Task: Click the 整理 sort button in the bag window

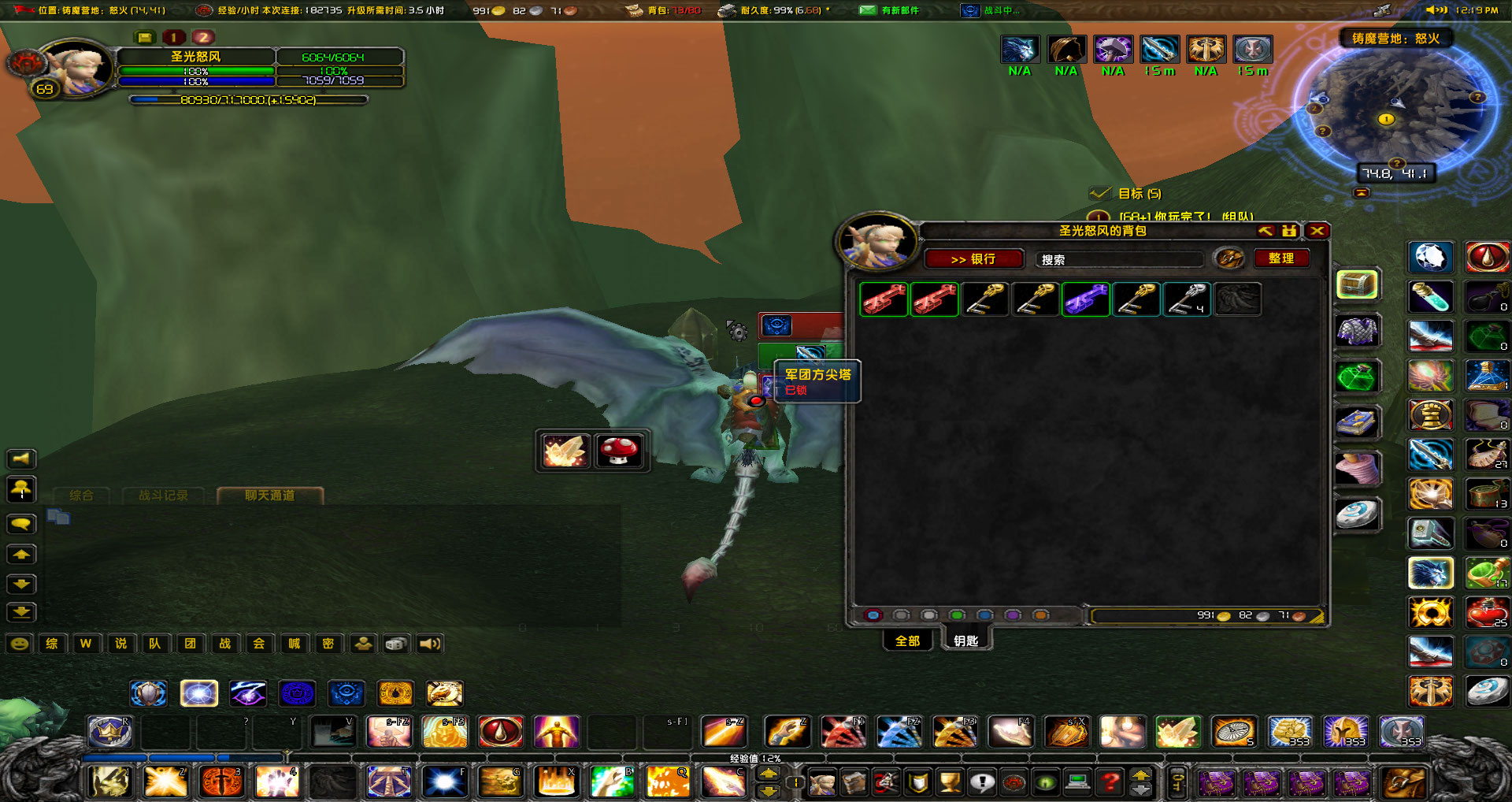Action: point(1280,258)
